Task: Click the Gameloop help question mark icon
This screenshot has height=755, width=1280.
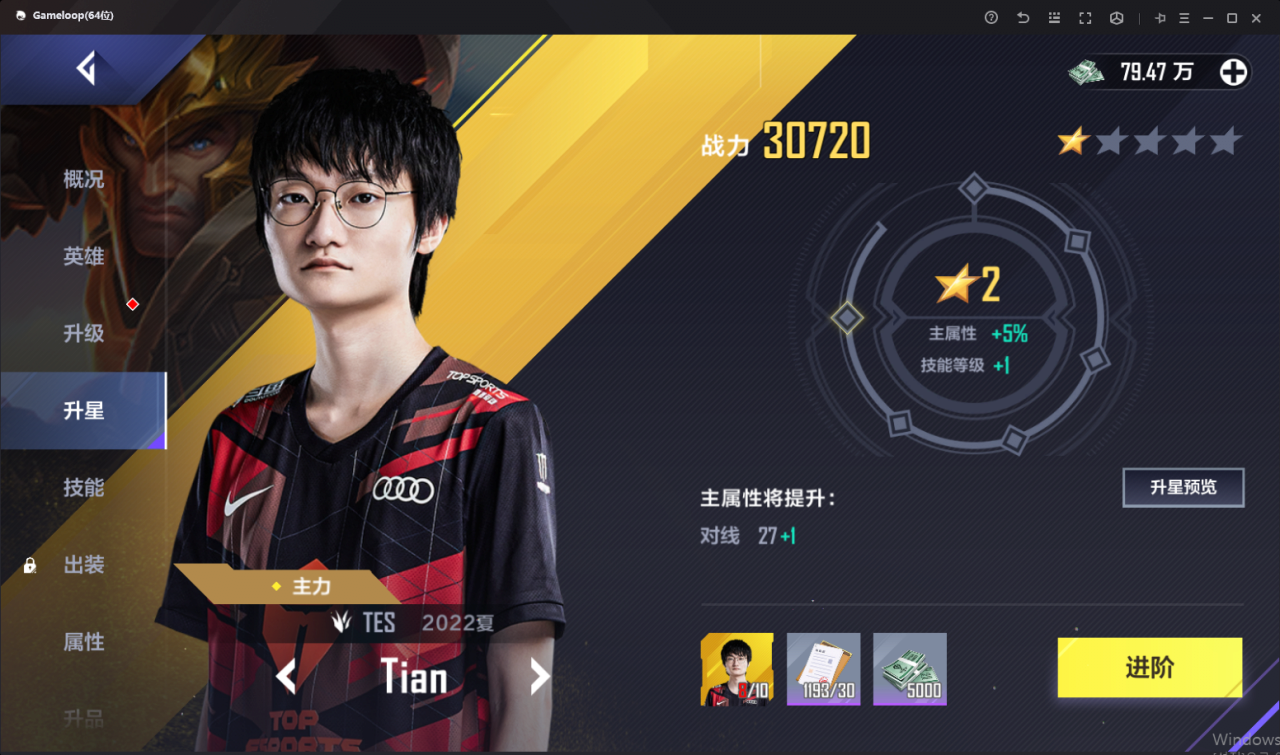Action: [990, 17]
